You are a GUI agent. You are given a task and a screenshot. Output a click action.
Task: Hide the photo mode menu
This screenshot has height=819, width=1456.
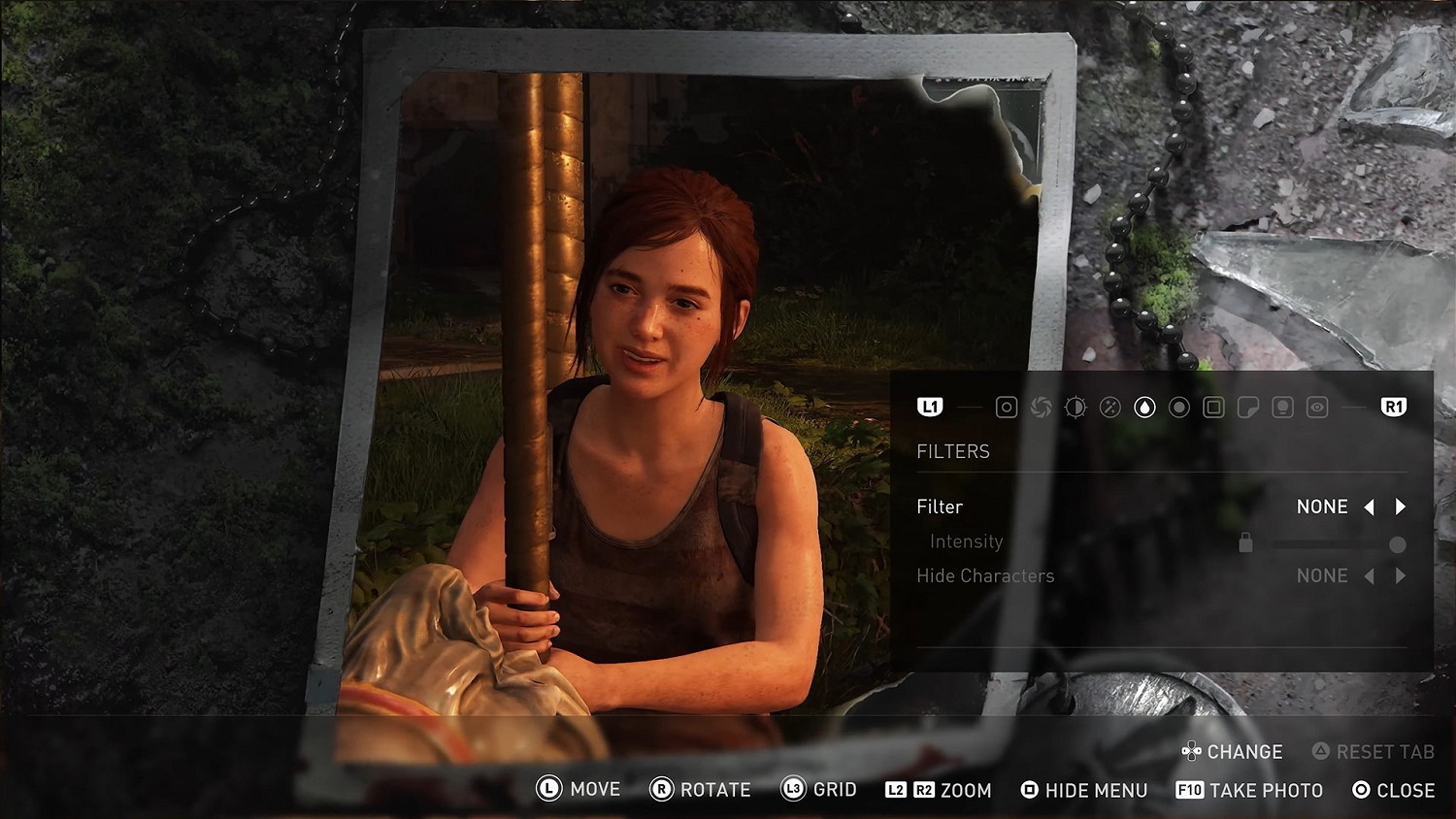pos(1084,790)
